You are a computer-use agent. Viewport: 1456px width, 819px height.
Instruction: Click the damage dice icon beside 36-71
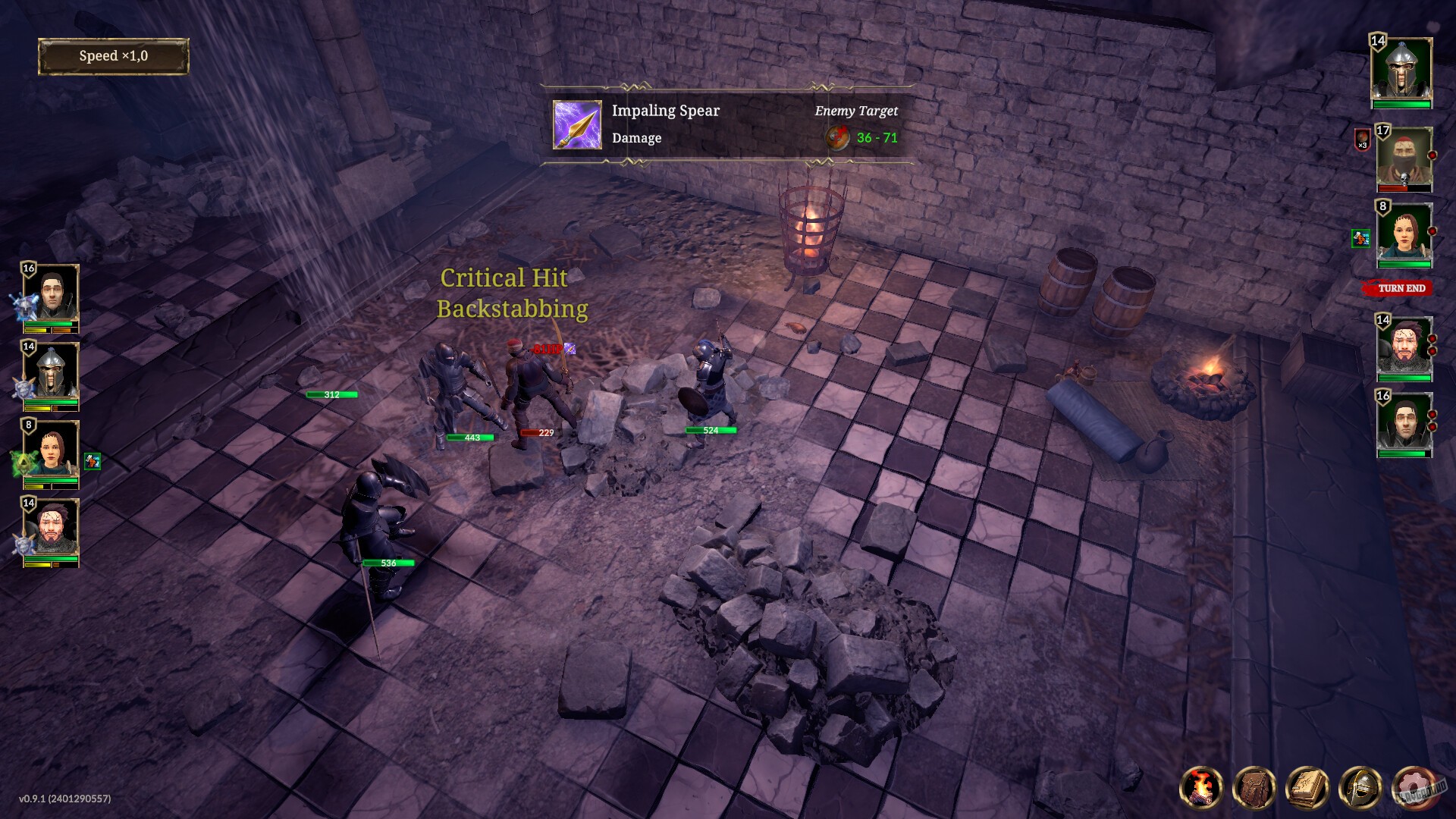[x=837, y=139]
